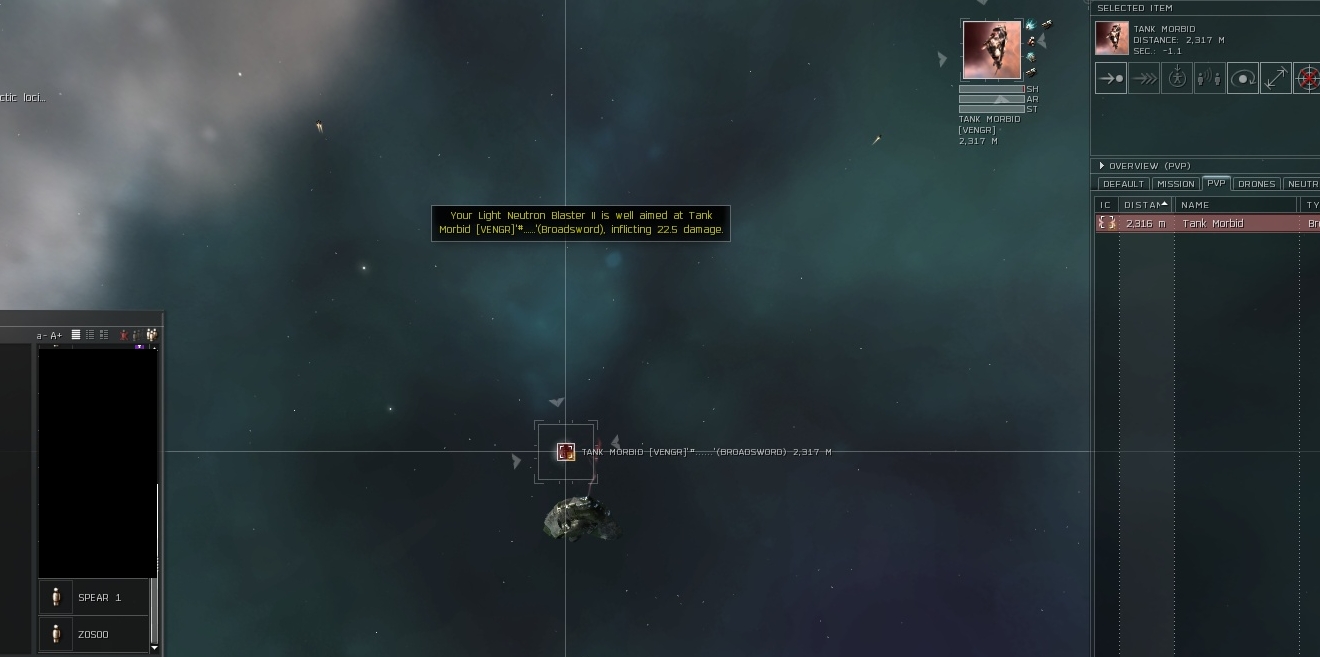Decrease chat font size with a-

tap(41, 336)
